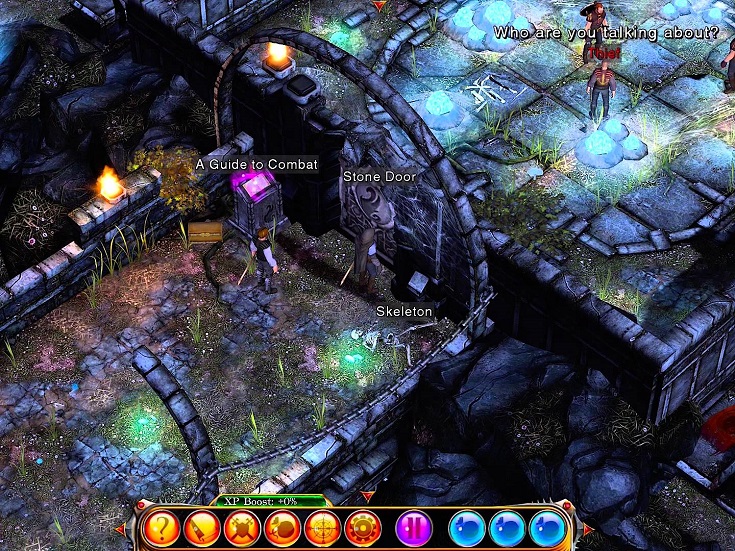
Task: Open the help question mark button
Action: [x=160, y=527]
